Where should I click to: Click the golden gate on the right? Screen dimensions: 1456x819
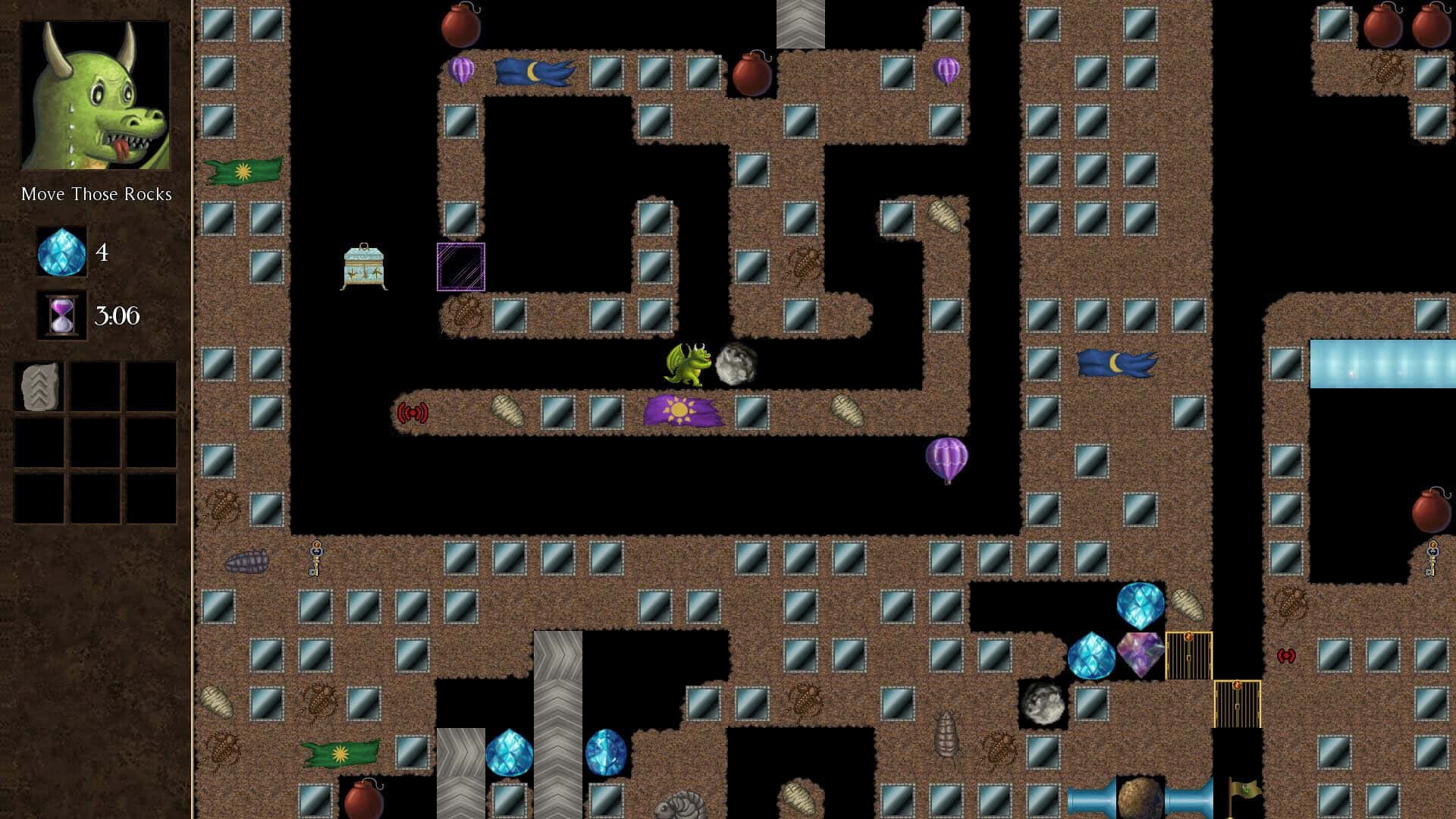pos(1188,656)
